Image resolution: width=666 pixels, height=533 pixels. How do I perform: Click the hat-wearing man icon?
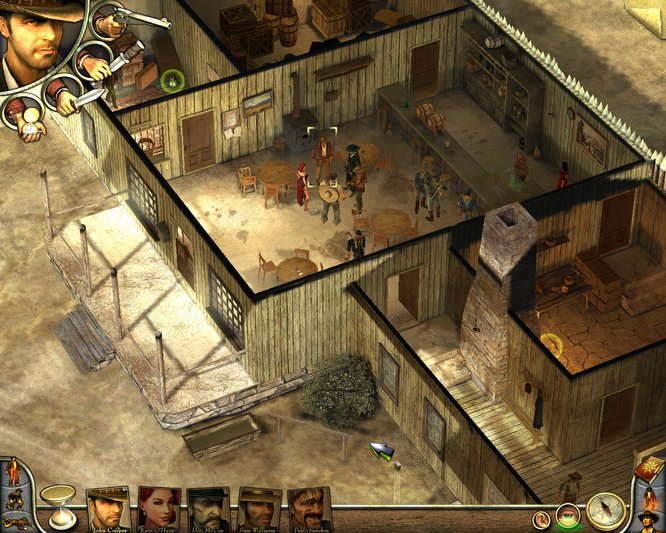click(646, 521)
